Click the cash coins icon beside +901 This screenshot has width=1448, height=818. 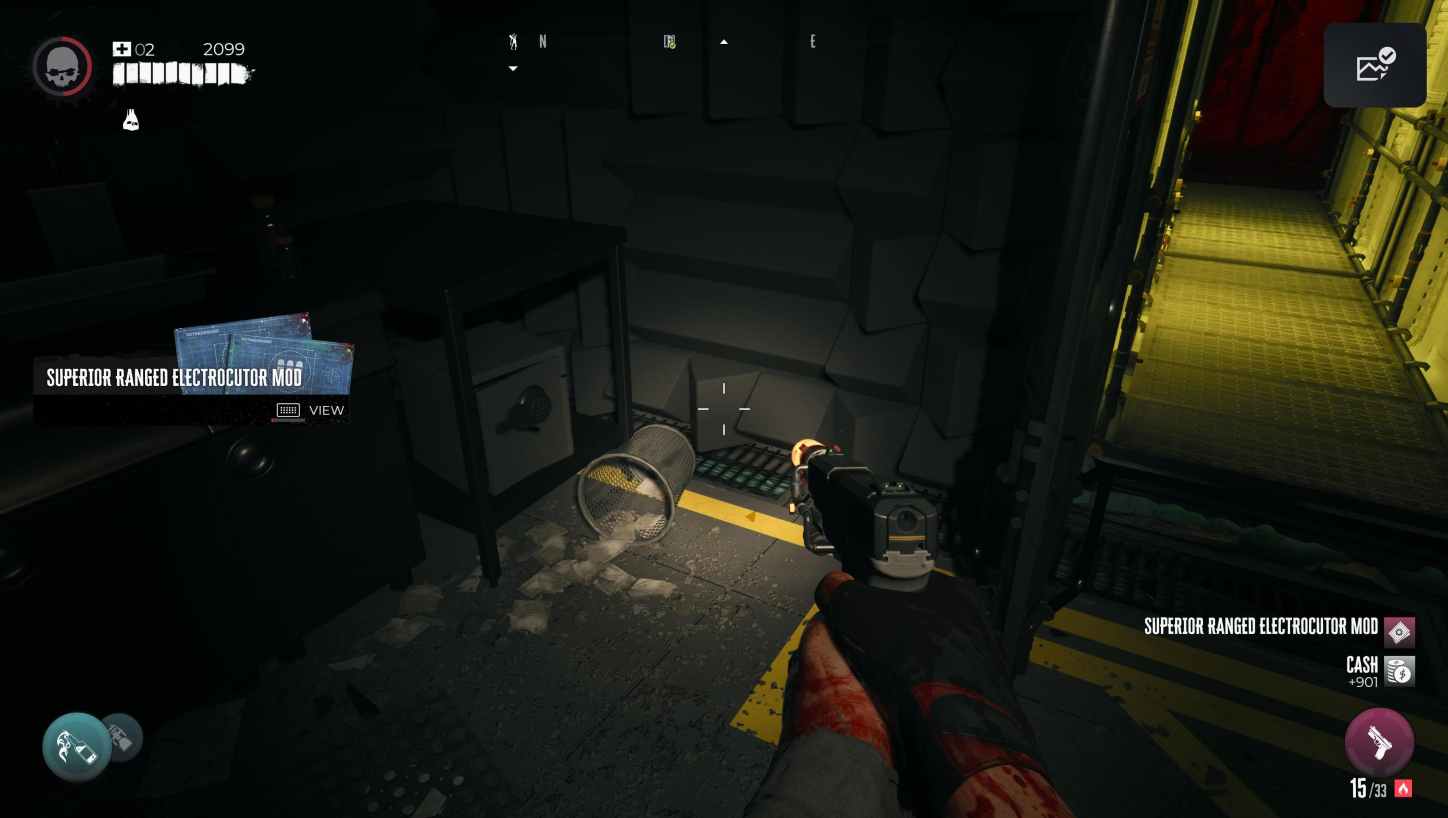[1398, 670]
